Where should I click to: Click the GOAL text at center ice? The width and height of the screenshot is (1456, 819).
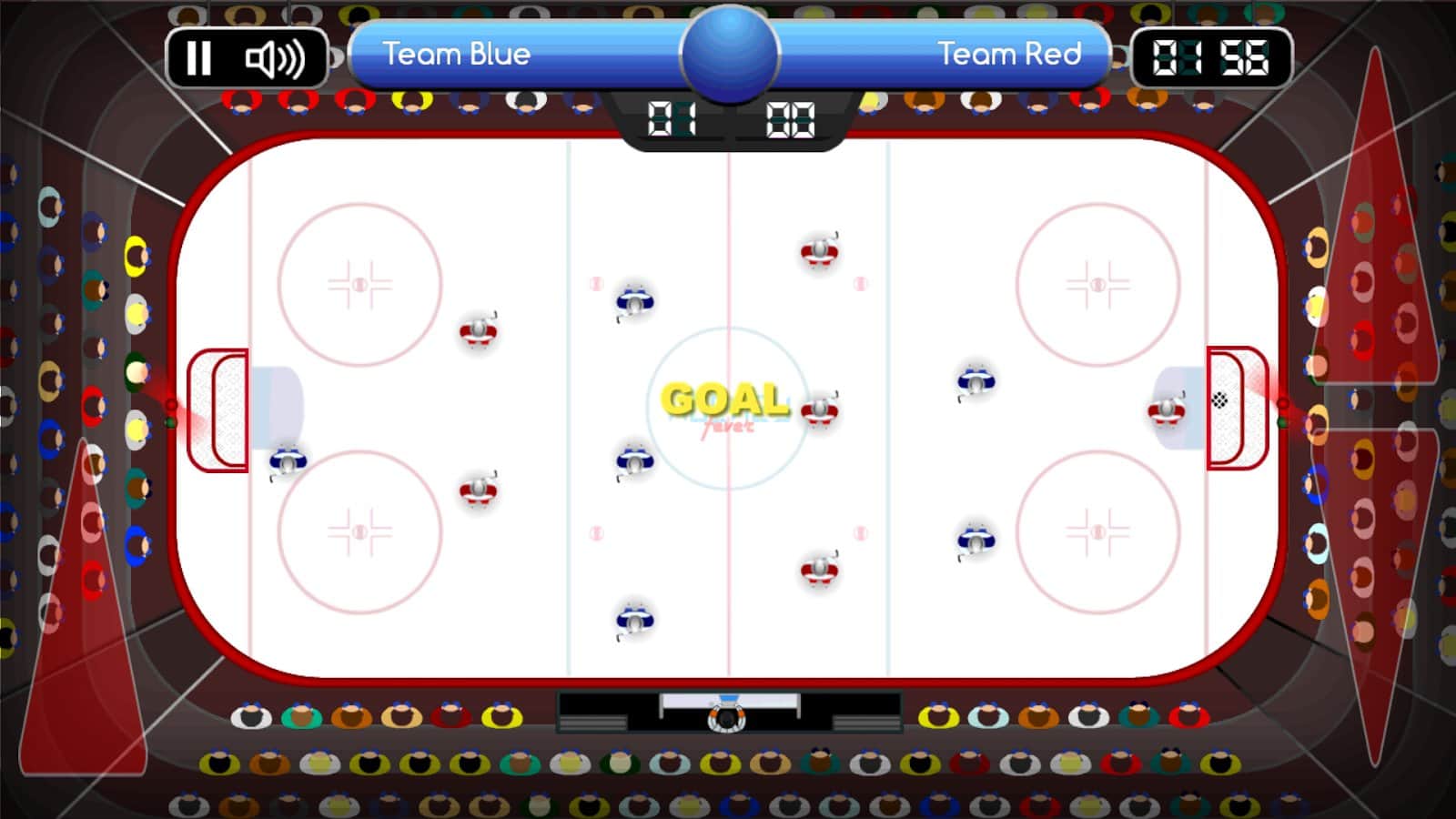pyautogui.click(x=725, y=397)
